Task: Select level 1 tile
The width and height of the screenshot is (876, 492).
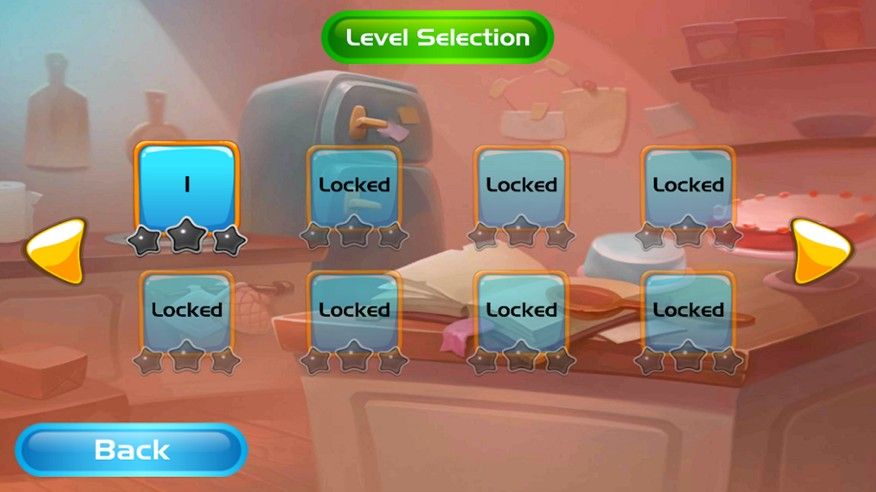Action: click(187, 186)
